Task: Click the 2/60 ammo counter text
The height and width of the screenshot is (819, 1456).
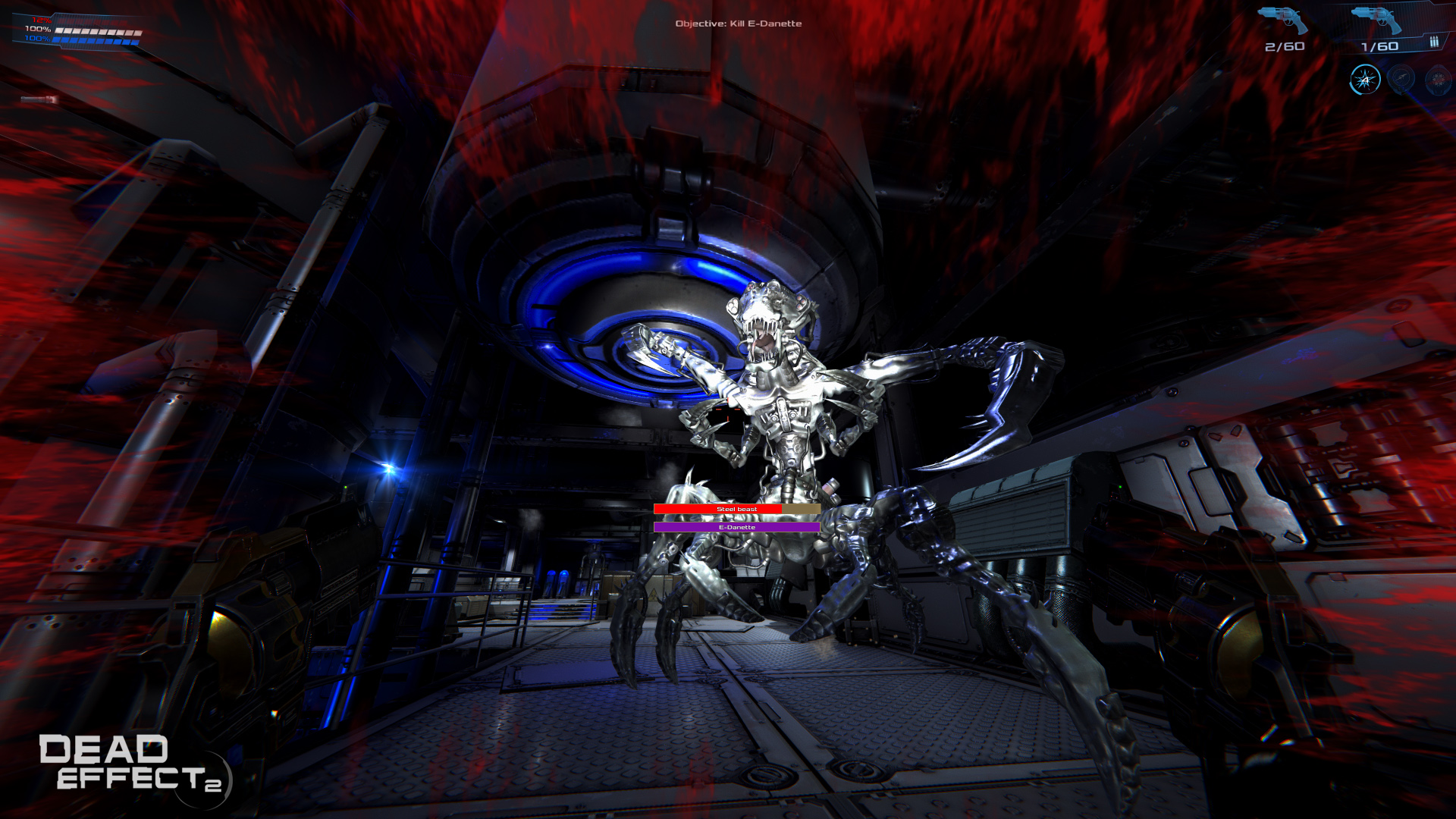Action: point(1284,46)
